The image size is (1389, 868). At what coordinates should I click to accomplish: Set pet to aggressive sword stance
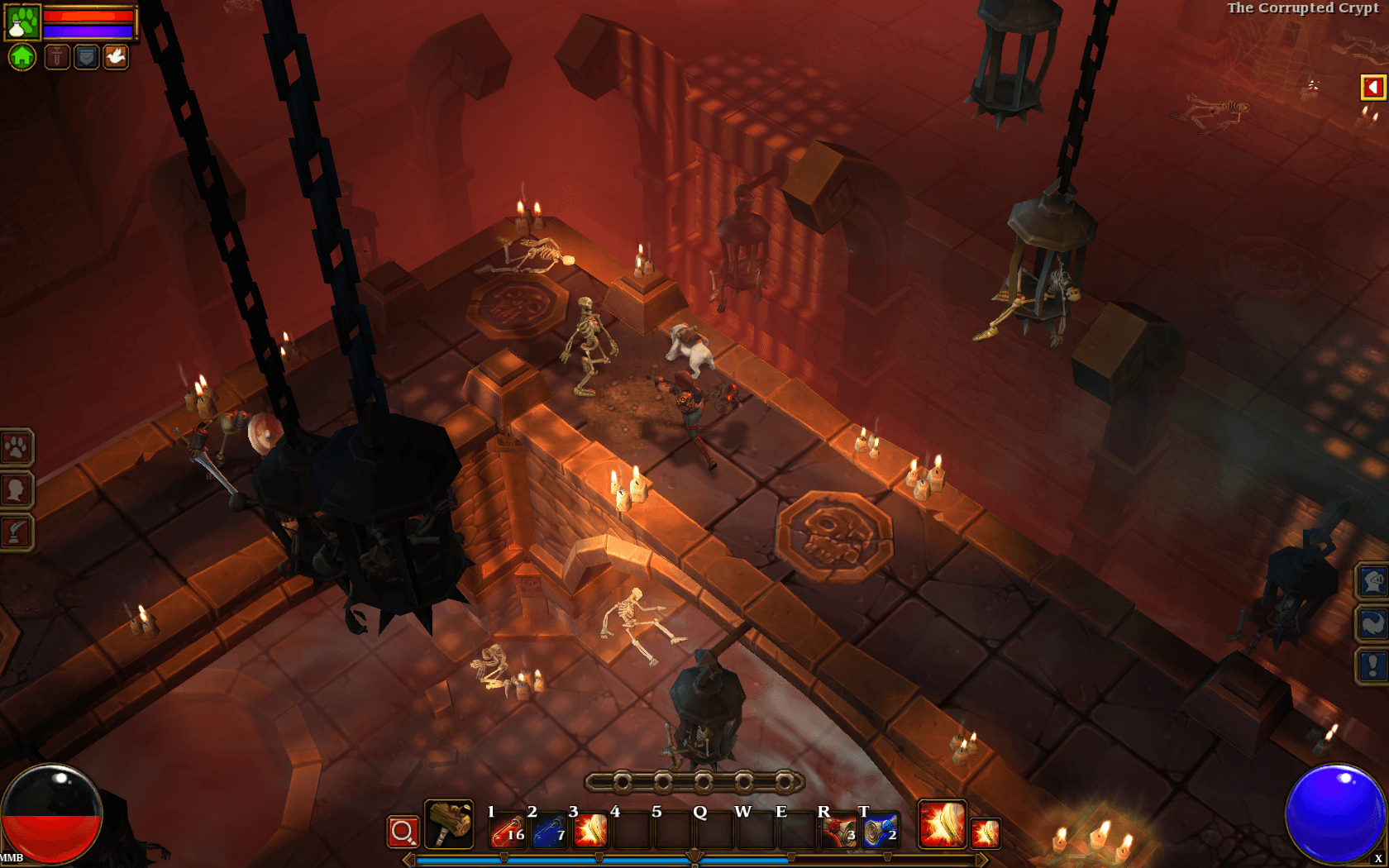pos(57,57)
